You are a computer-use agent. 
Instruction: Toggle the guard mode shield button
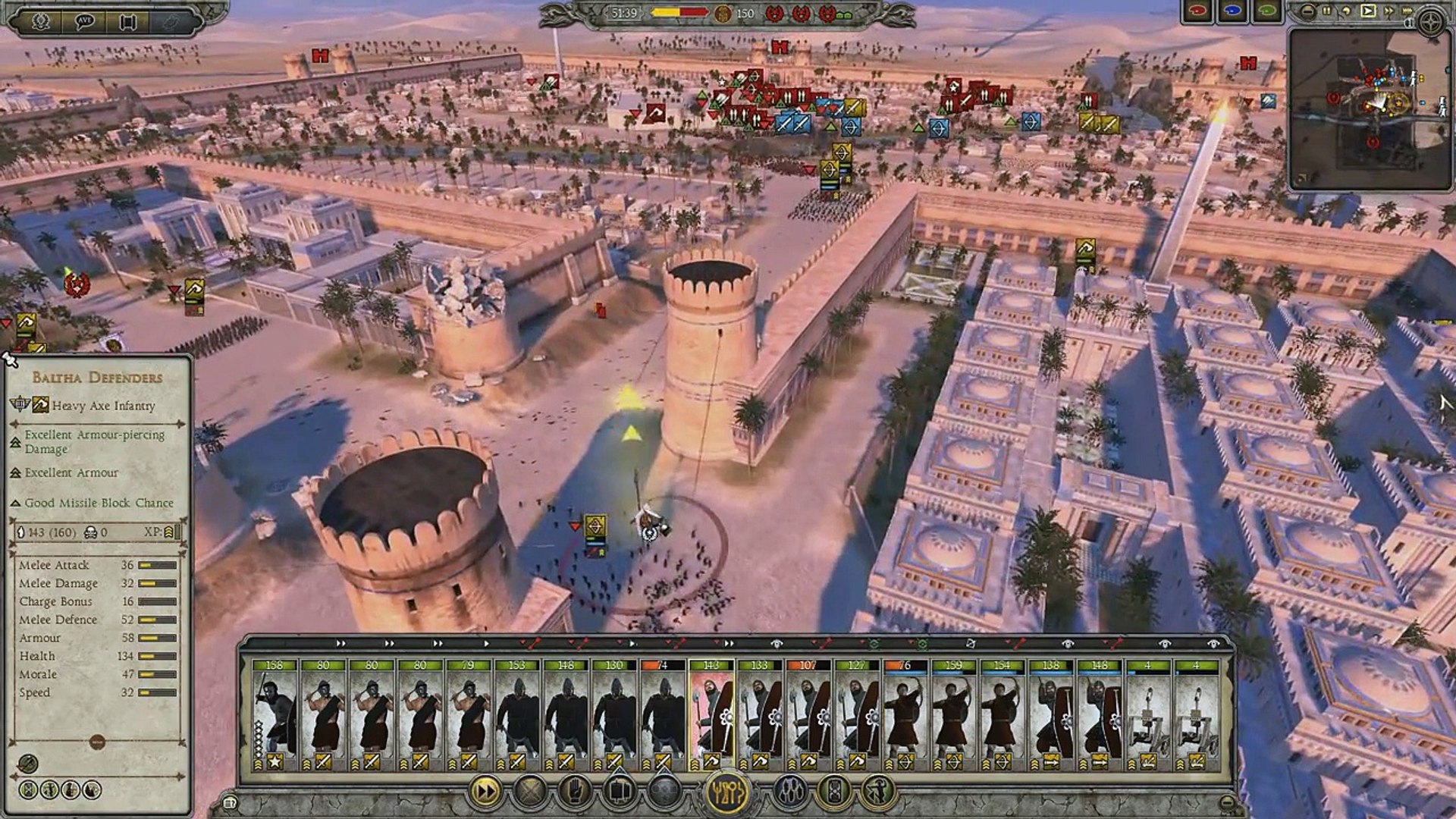pos(835,792)
